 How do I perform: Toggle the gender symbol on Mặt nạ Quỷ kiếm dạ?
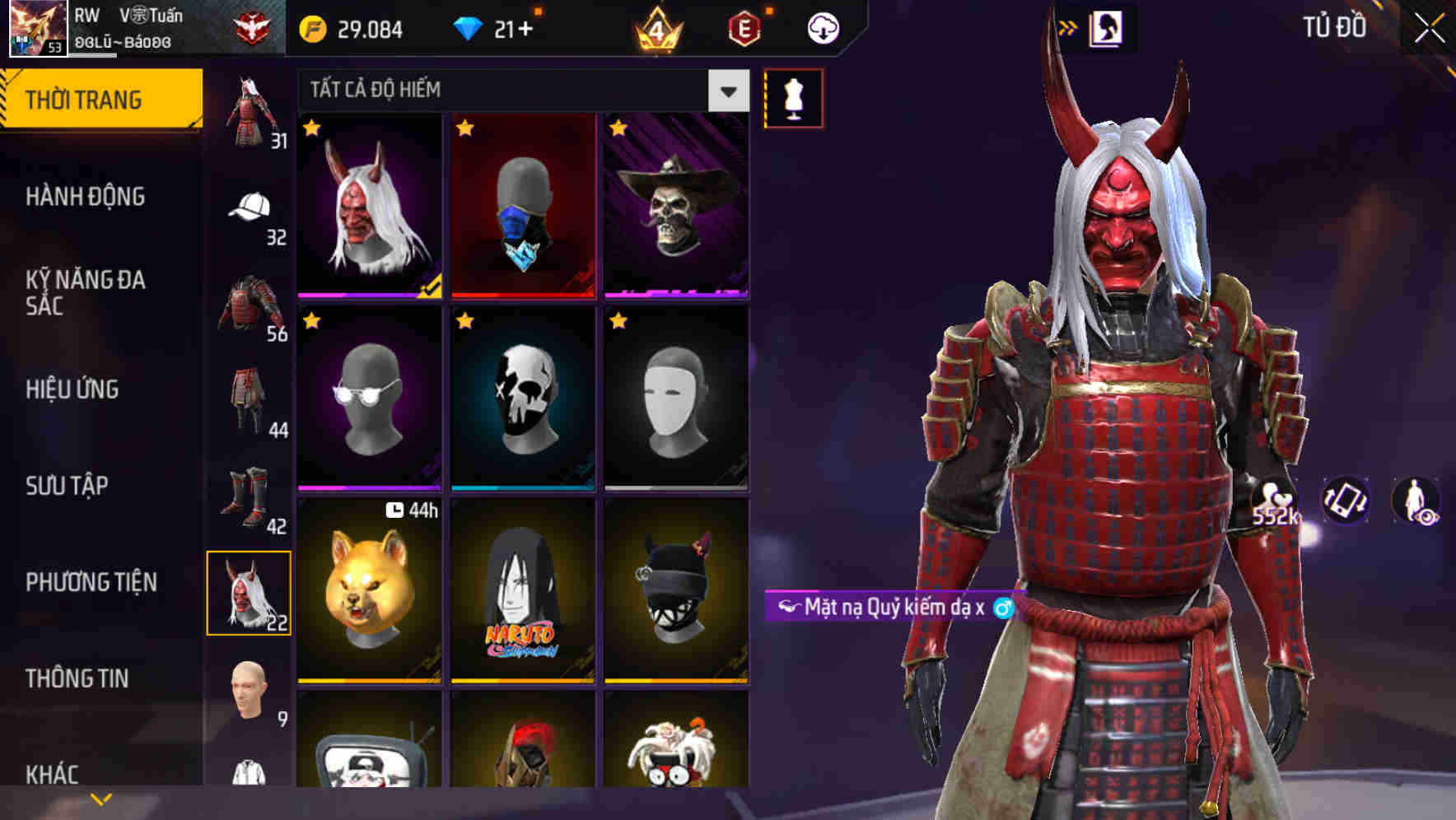1004,605
